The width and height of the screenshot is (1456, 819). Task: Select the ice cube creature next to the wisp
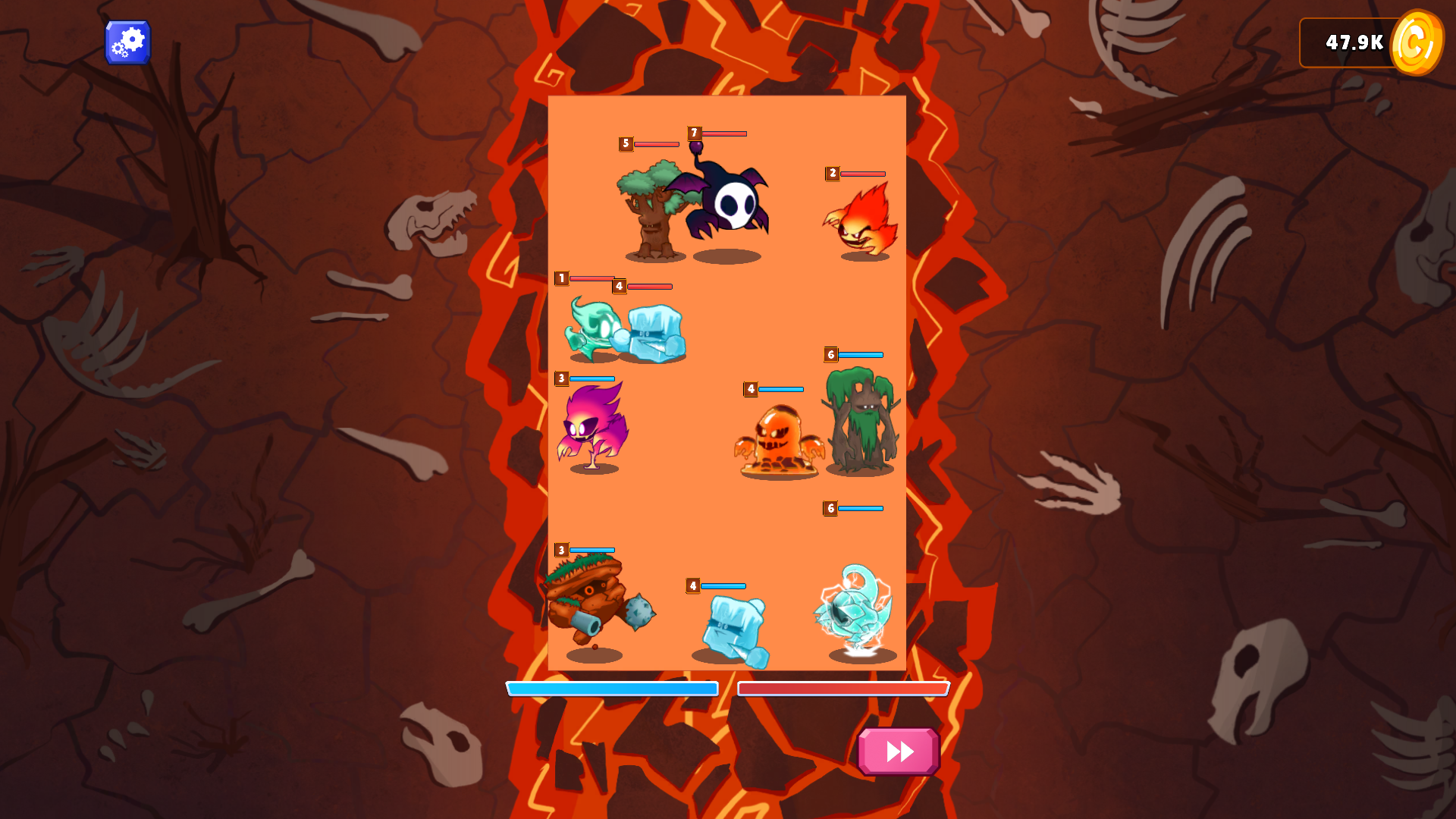(x=654, y=334)
